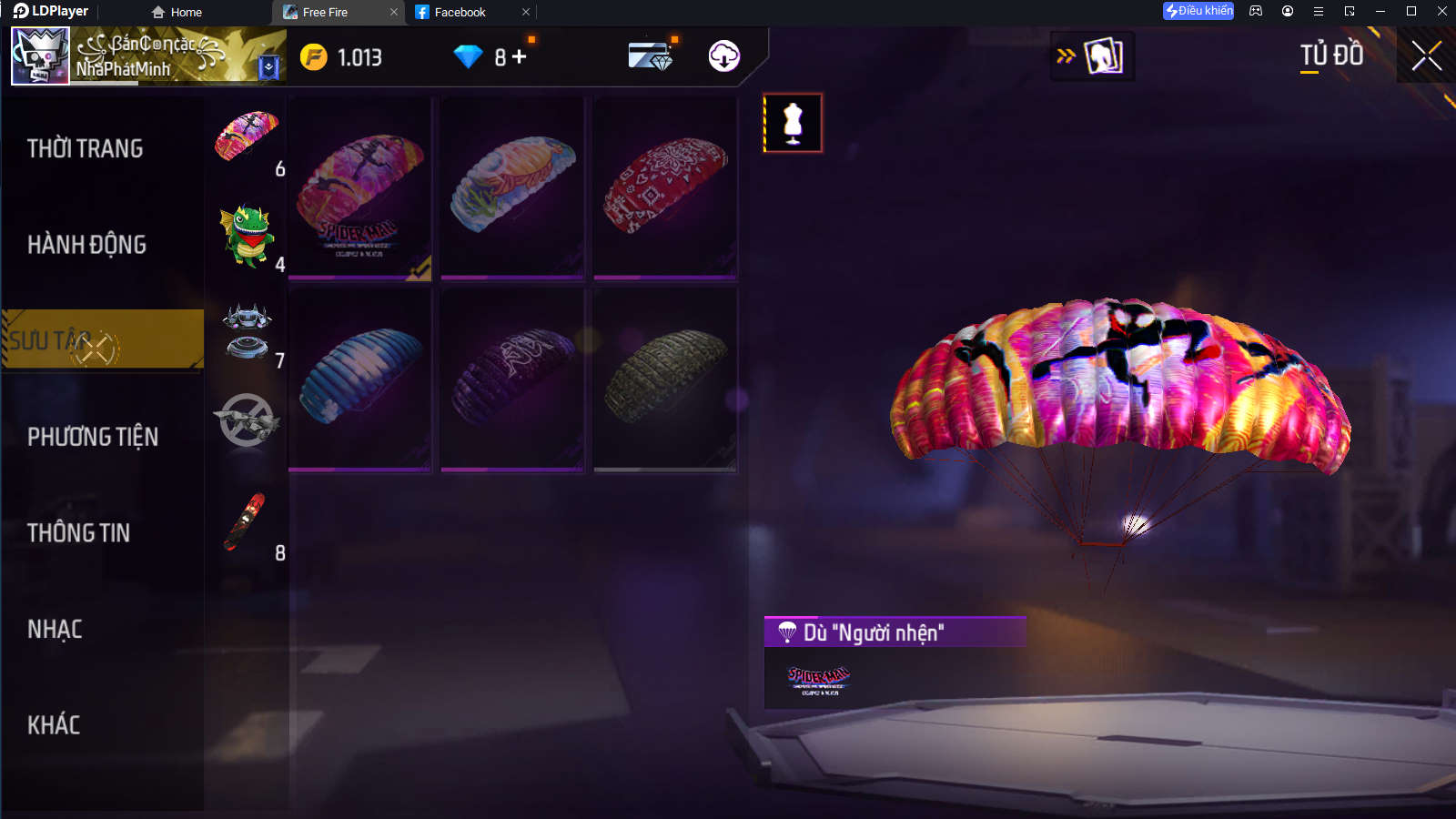Close the TỦ ĐỒ wardrobe screen
This screenshot has width=1456, height=819.
(1426, 56)
